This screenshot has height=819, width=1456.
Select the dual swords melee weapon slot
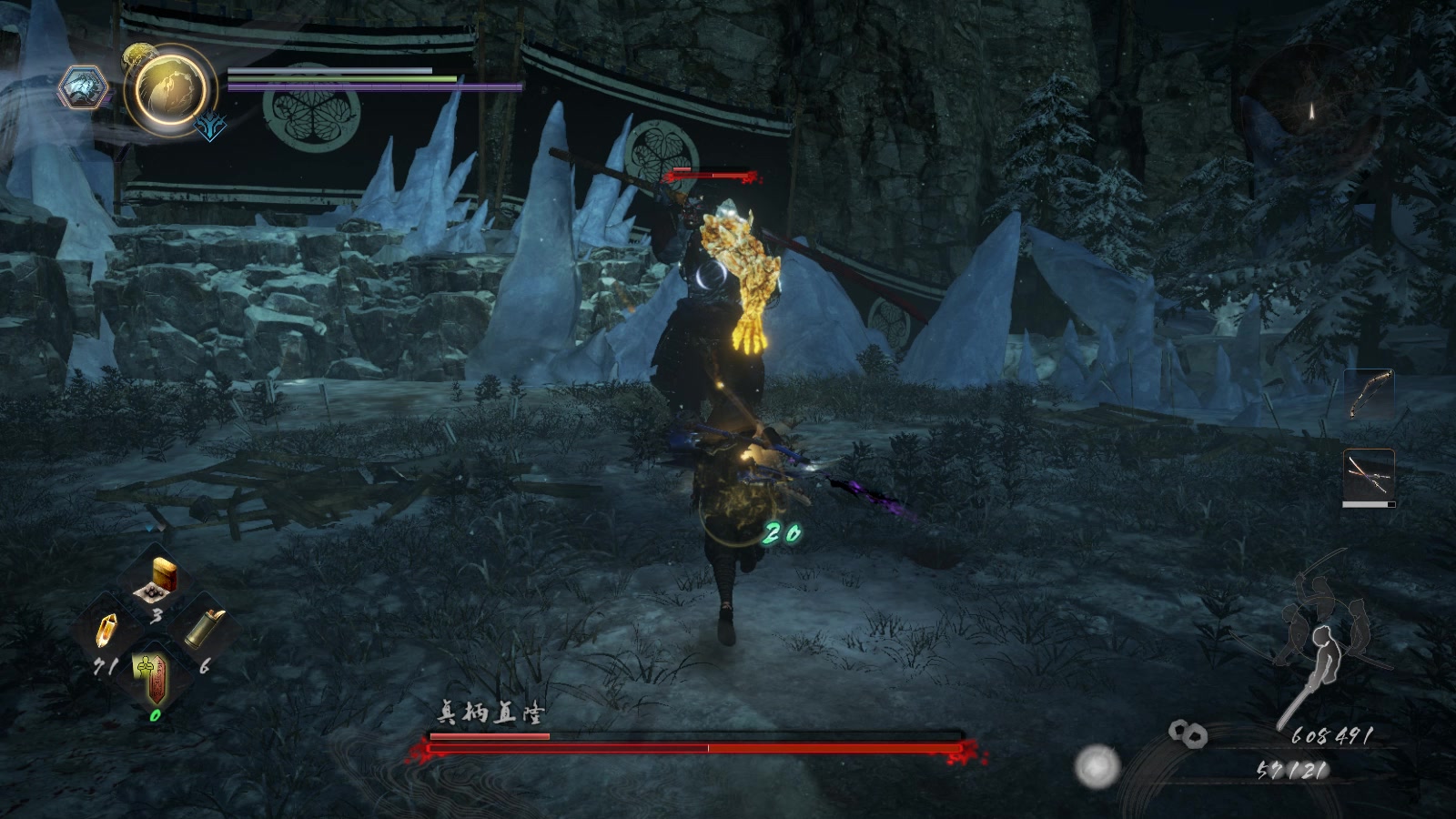point(1368,475)
